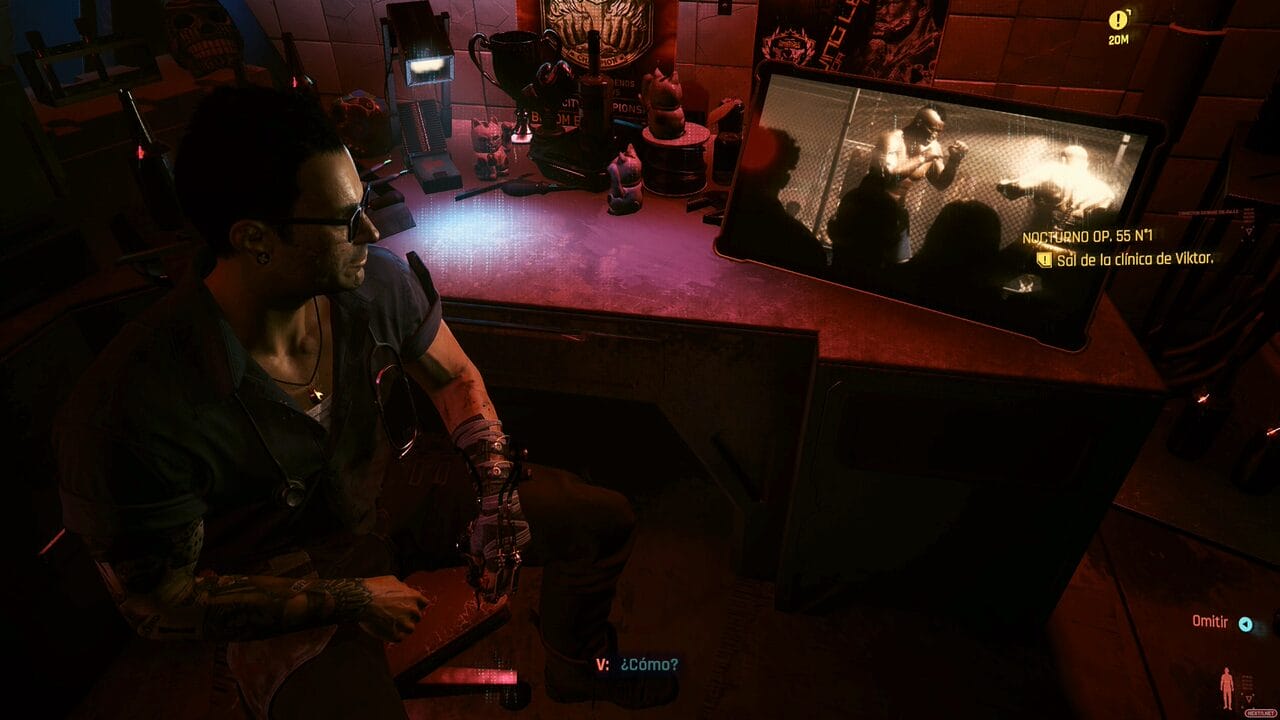Screen dimensions: 1280x720
Task: Select the Nocturno Op. 55 N°1 quest tracker
Action: 1088,239
